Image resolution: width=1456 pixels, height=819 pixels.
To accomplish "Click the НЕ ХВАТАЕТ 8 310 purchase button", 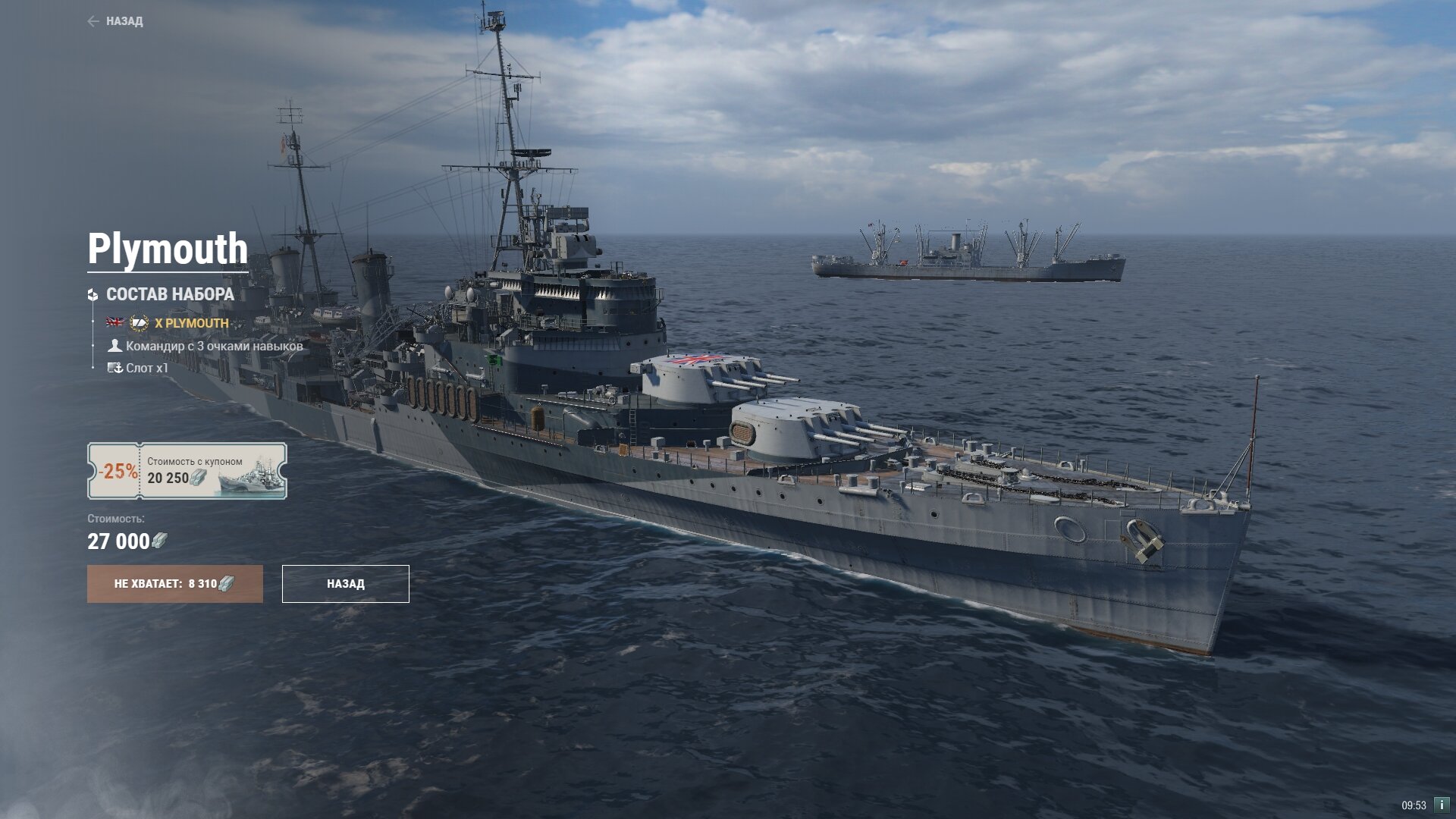I will 175,584.
